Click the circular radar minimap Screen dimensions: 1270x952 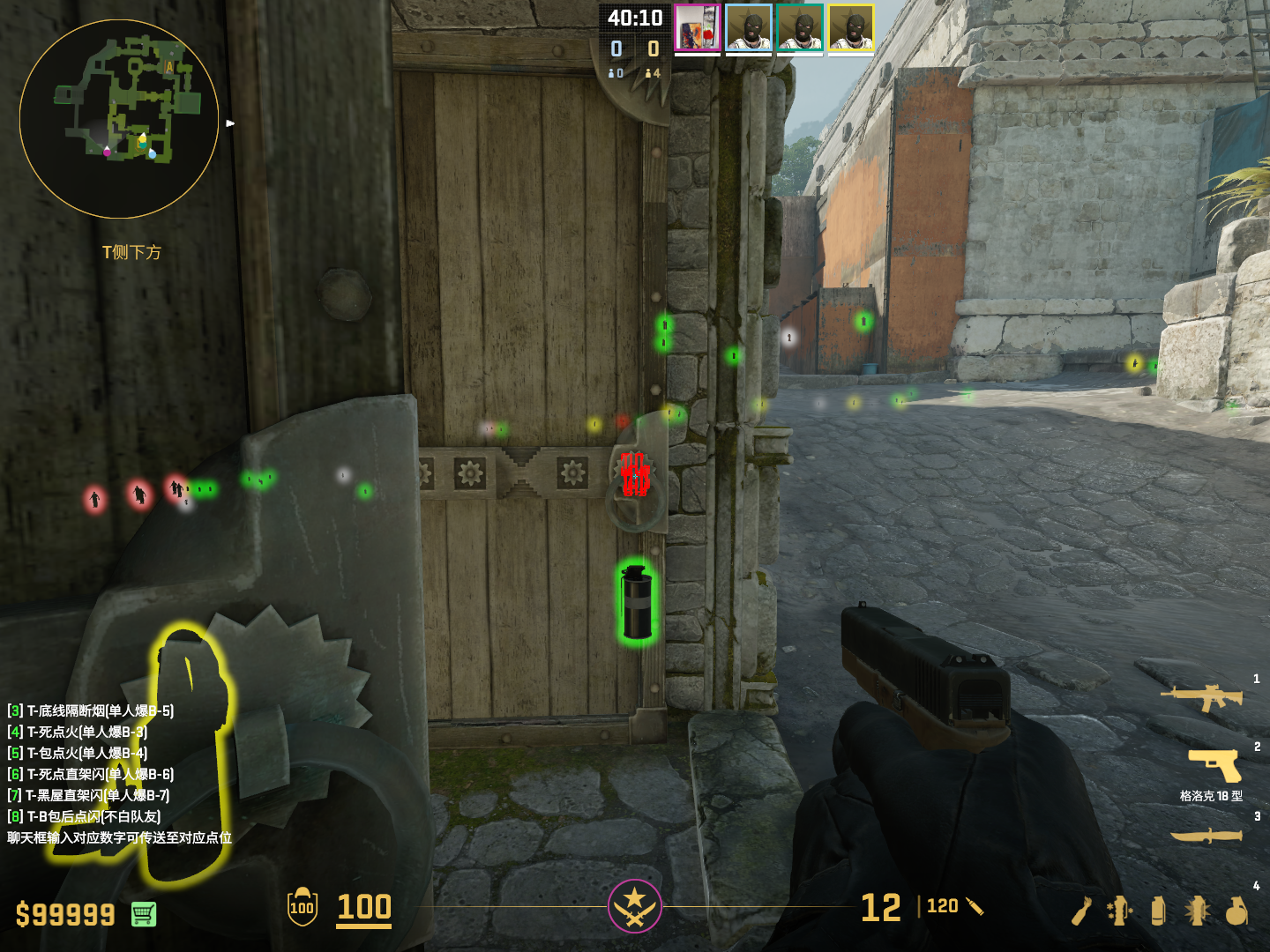pyautogui.click(x=119, y=119)
